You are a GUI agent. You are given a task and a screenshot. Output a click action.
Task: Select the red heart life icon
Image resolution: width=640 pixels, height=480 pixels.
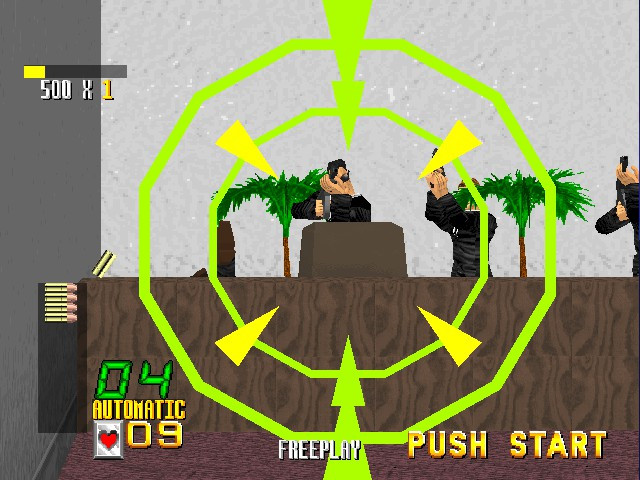coord(107,436)
